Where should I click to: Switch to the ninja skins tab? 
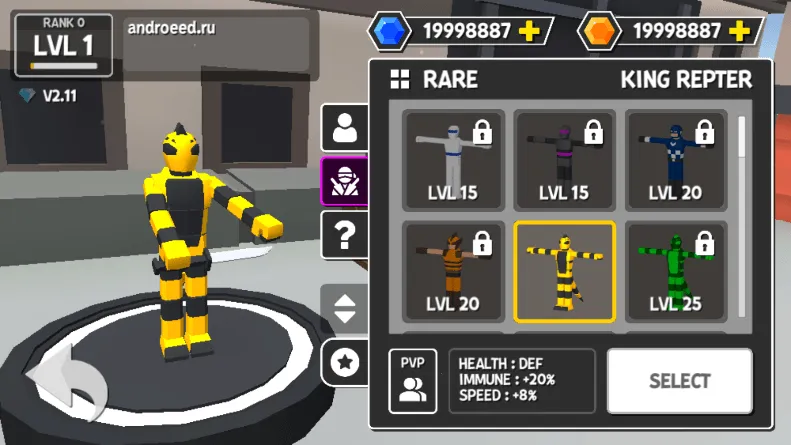pos(345,181)
